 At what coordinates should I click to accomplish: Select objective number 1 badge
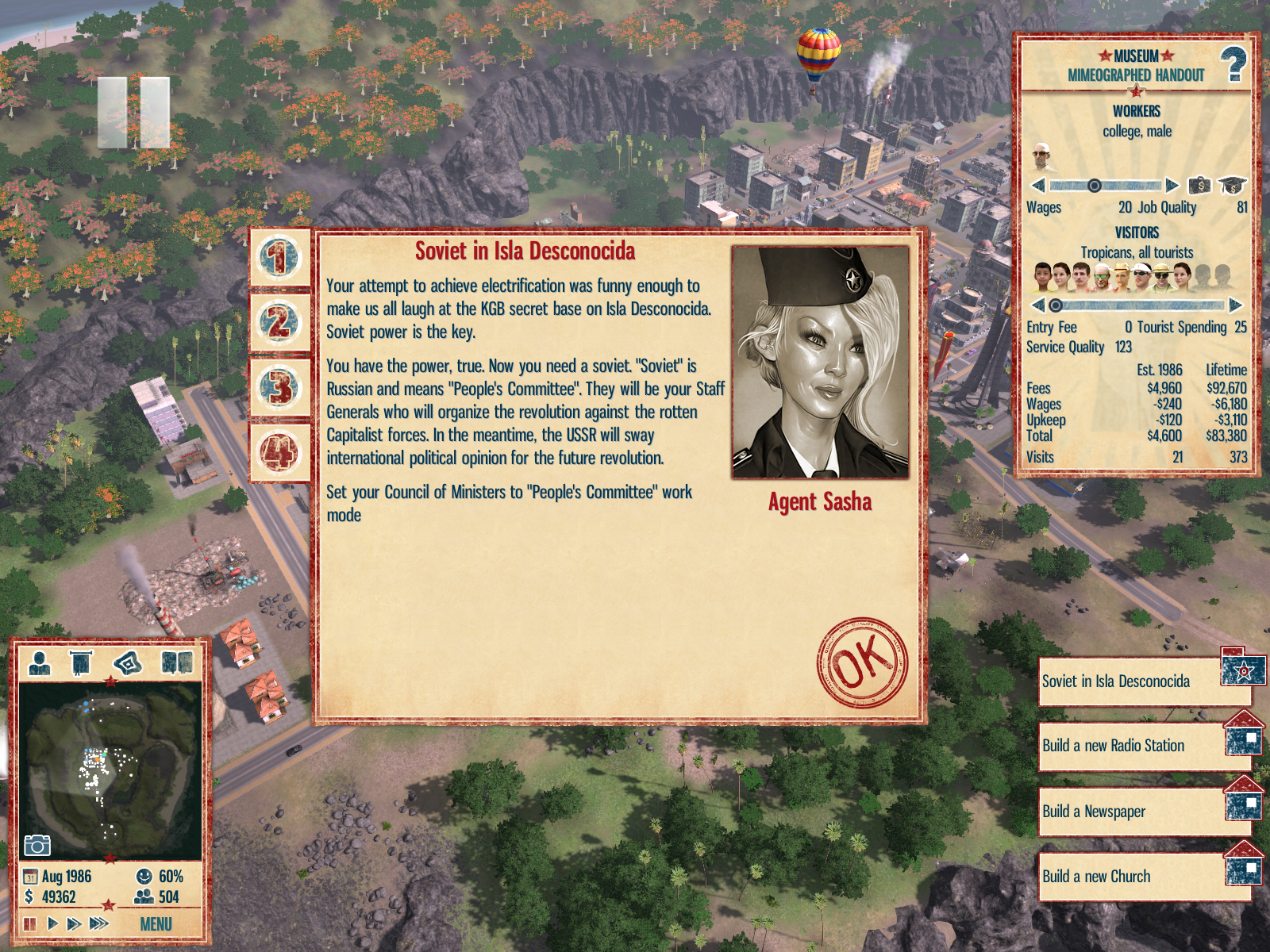coord(279,258)
